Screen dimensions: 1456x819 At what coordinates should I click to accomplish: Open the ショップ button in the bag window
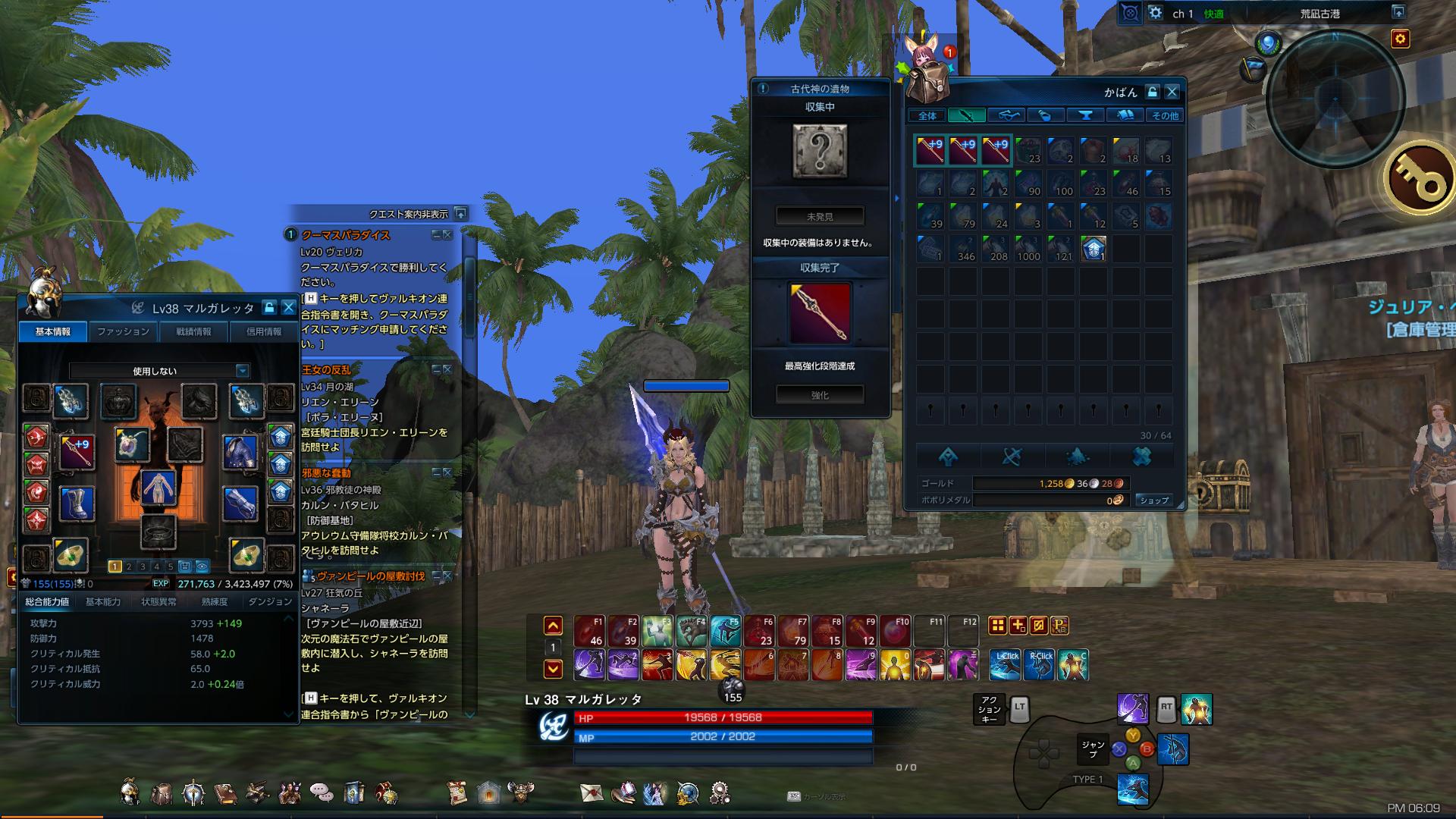tap(1153, 500)
